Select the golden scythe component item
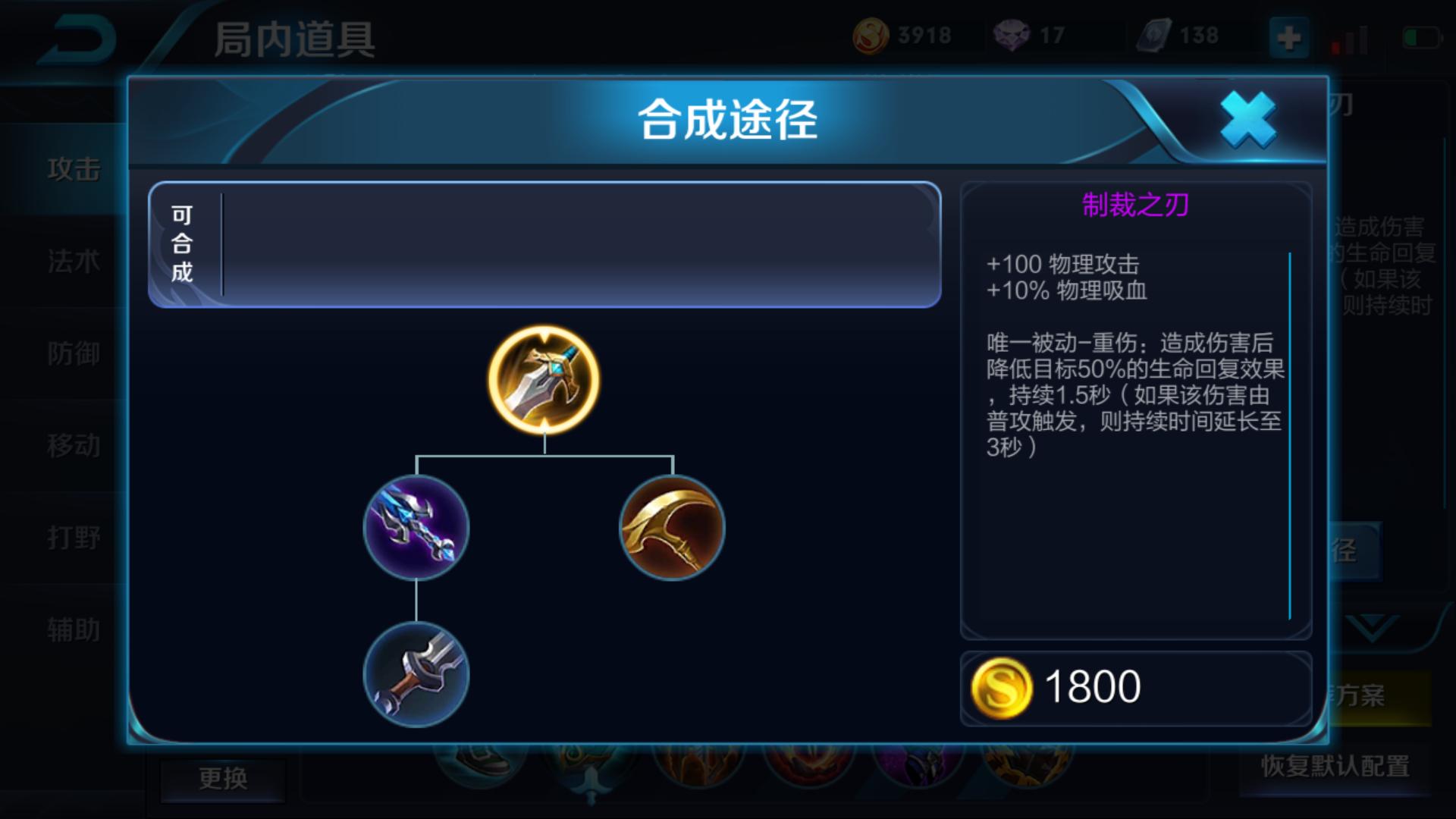 pos(671,529)
